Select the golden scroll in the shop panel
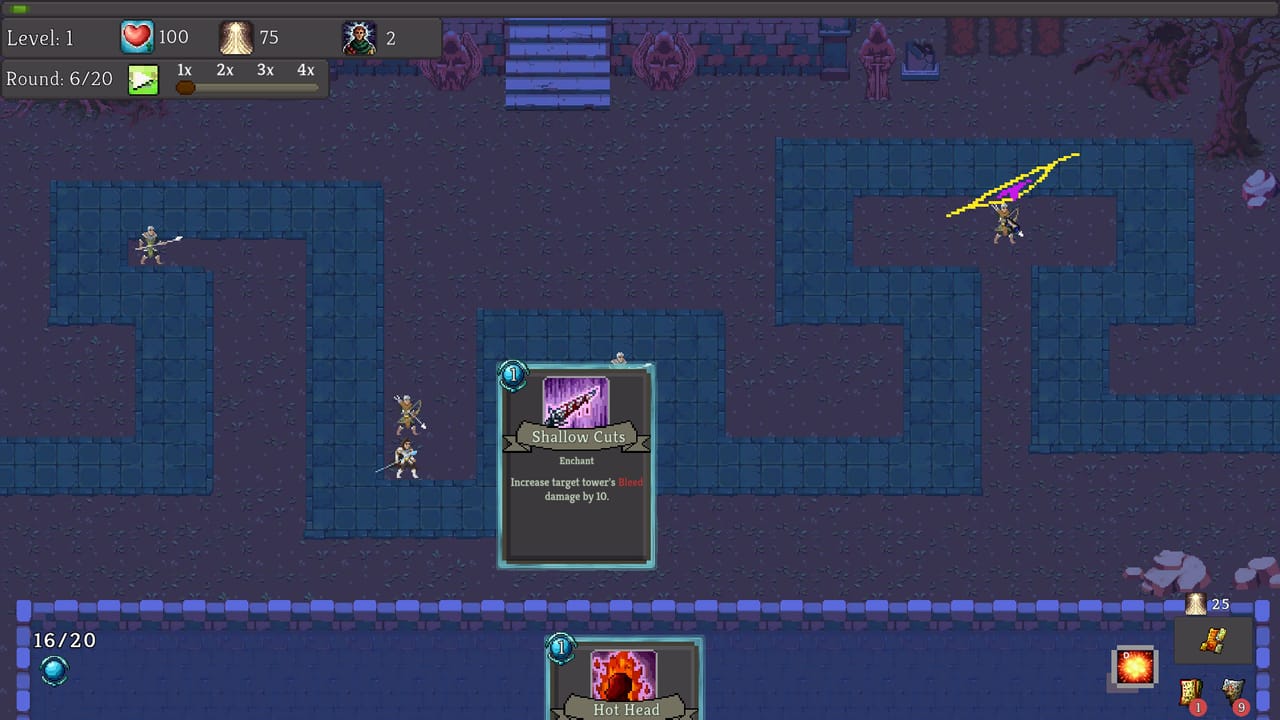 pyautogui.click(x=1213, y=640)
